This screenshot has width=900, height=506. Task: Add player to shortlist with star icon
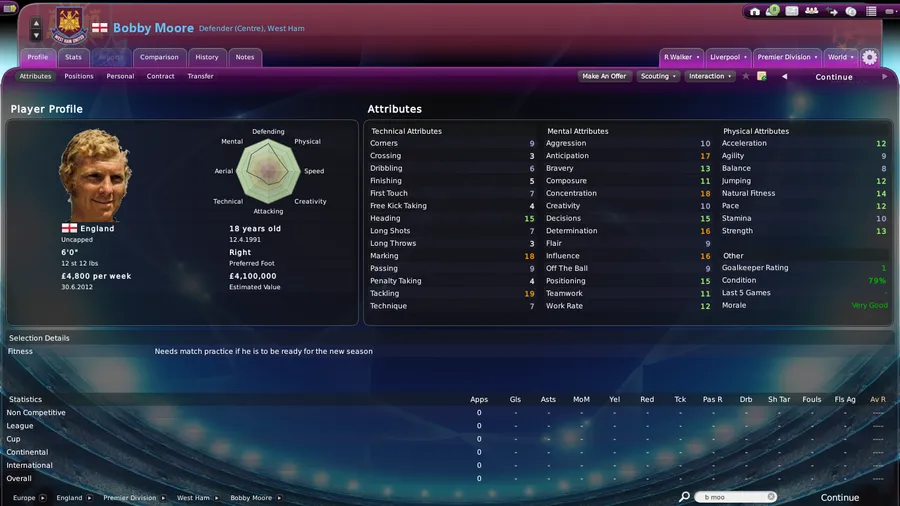click(746, 76)
